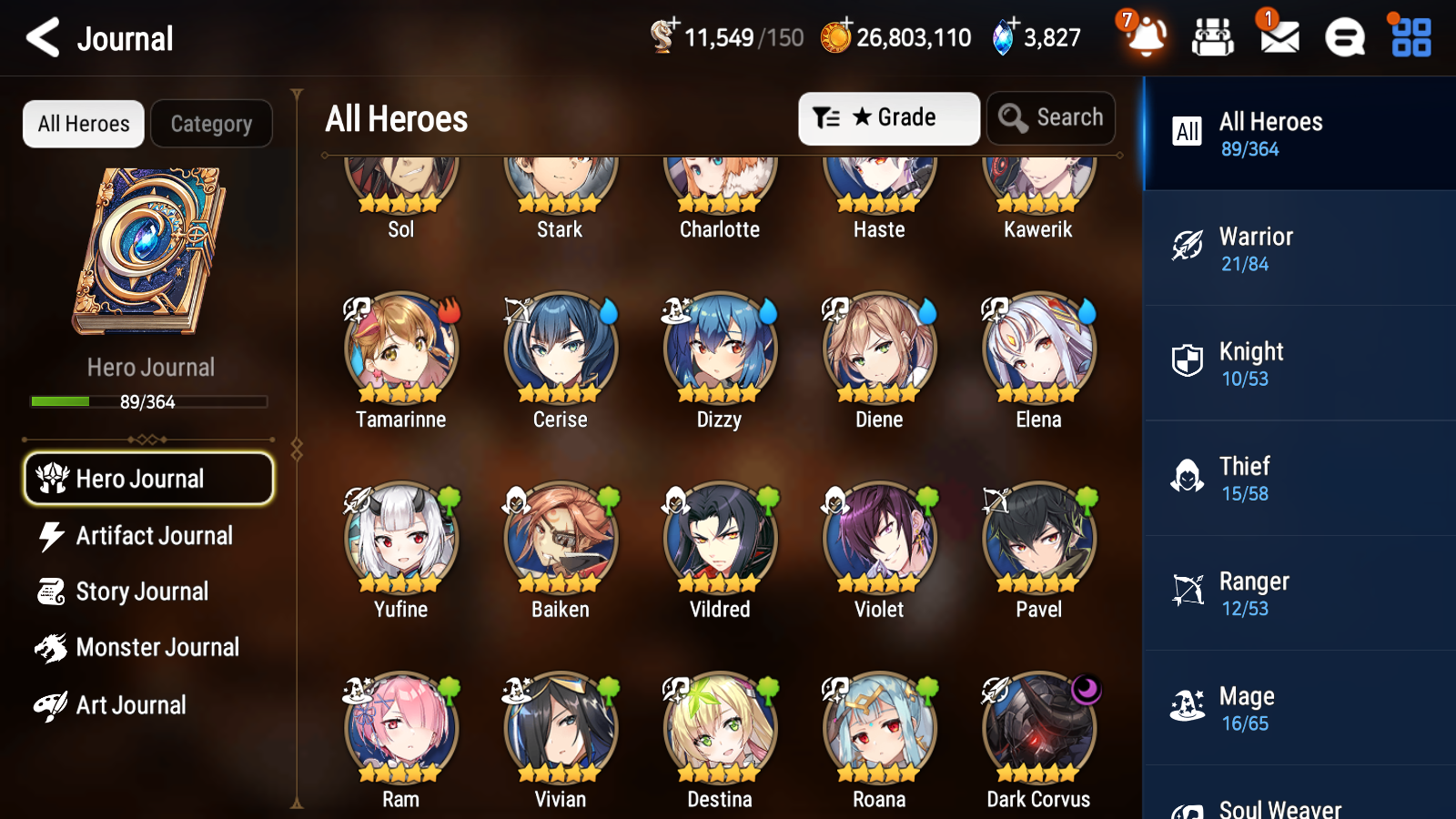Open the inventory backpack icon

(1213, 37)
